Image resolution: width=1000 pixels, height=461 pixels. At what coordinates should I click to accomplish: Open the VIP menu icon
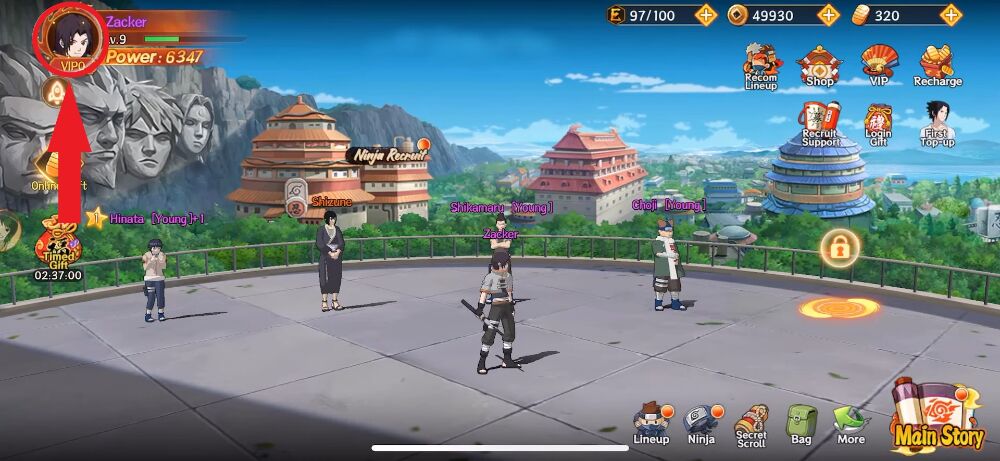tap(879, 65)
